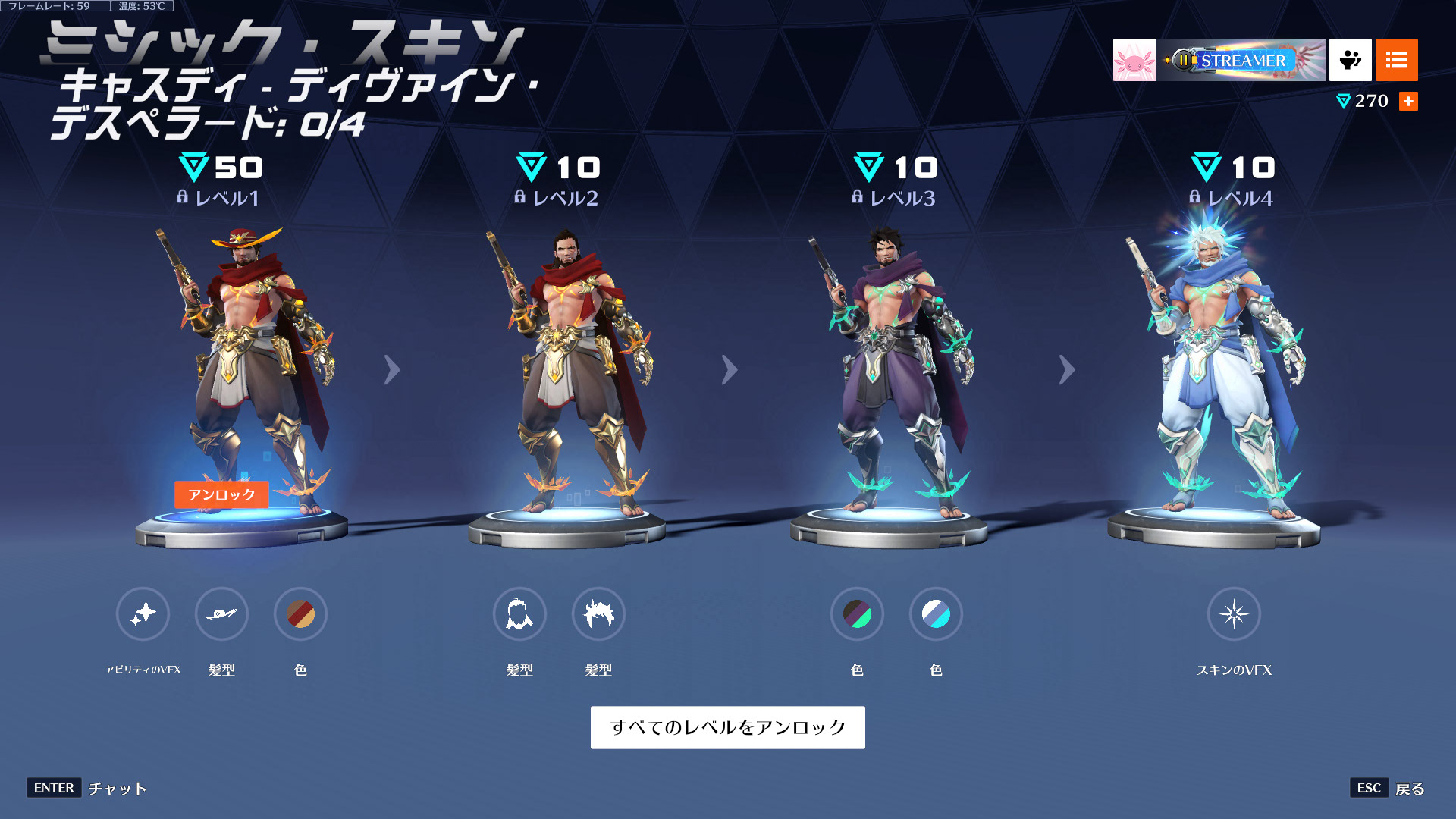Screen dimensions: 1456x819
Task: Click the pink axolotl avatar icon
Action: coord(1134,59)
